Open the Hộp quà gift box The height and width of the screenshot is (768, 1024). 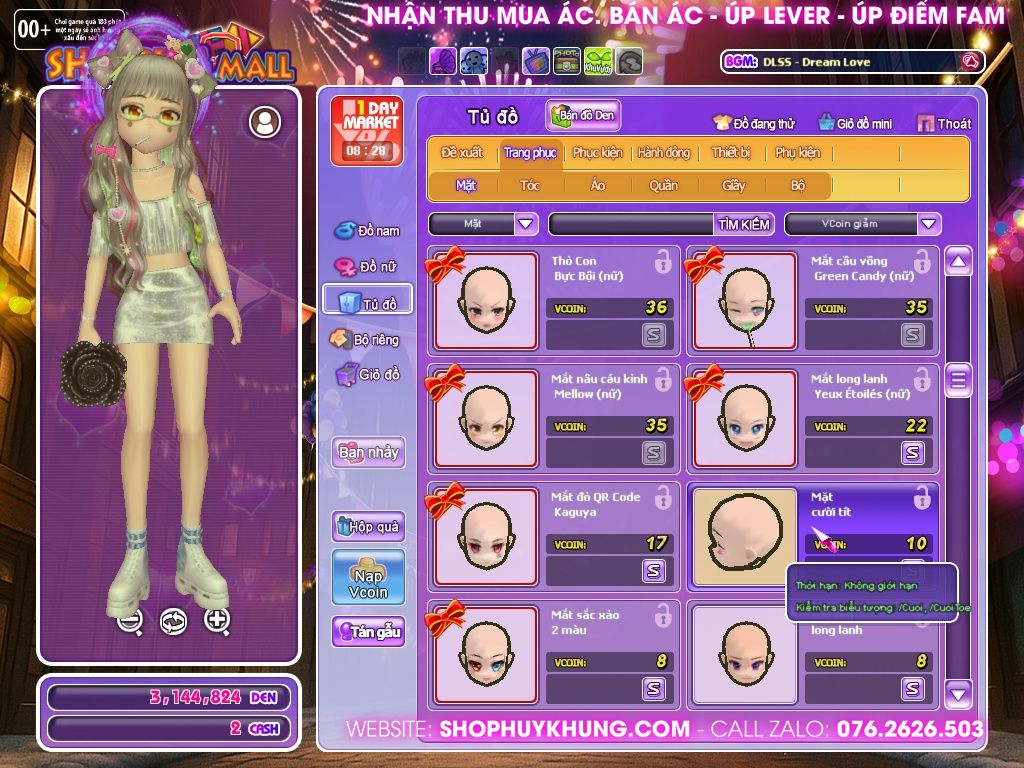[368, 526]
